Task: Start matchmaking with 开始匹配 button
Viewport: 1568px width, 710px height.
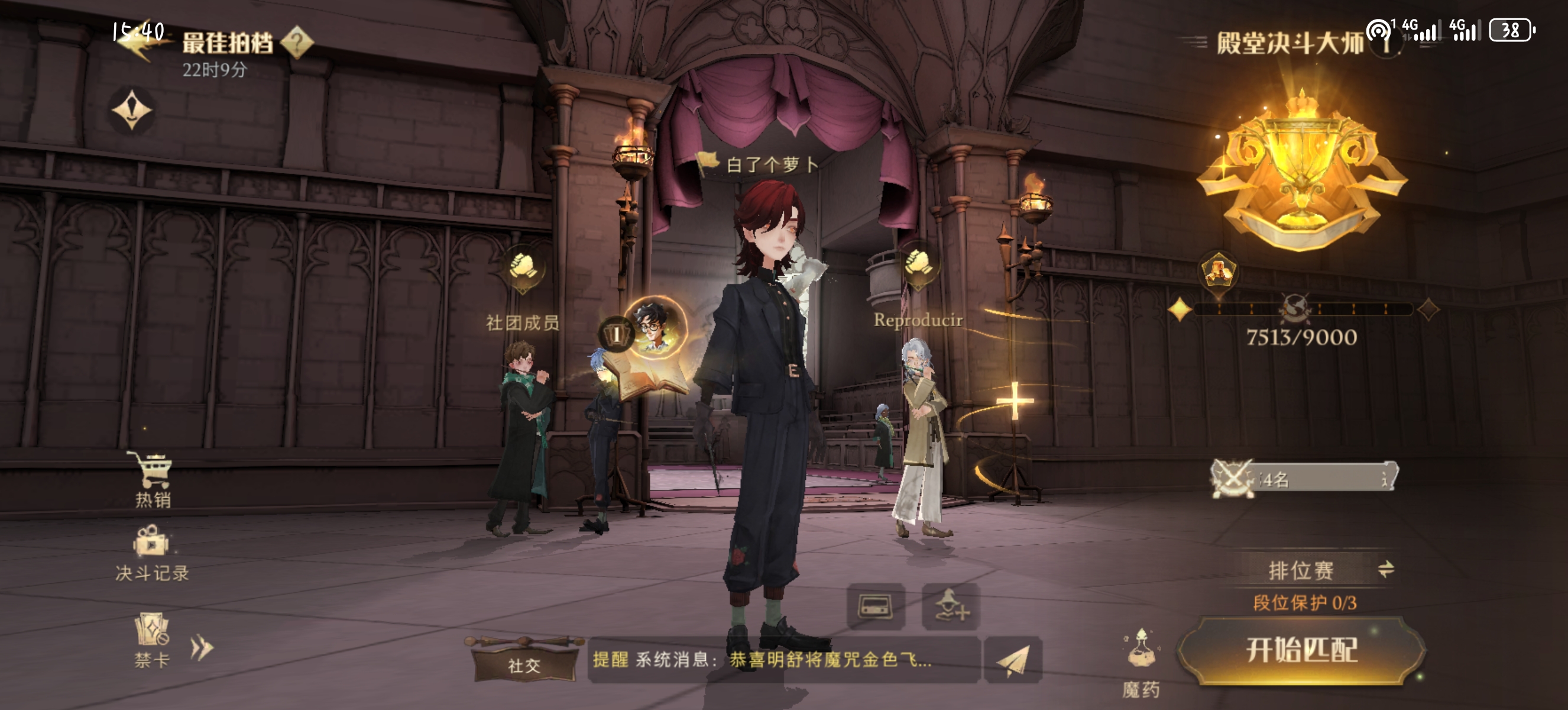Action: coord(1301,650)
